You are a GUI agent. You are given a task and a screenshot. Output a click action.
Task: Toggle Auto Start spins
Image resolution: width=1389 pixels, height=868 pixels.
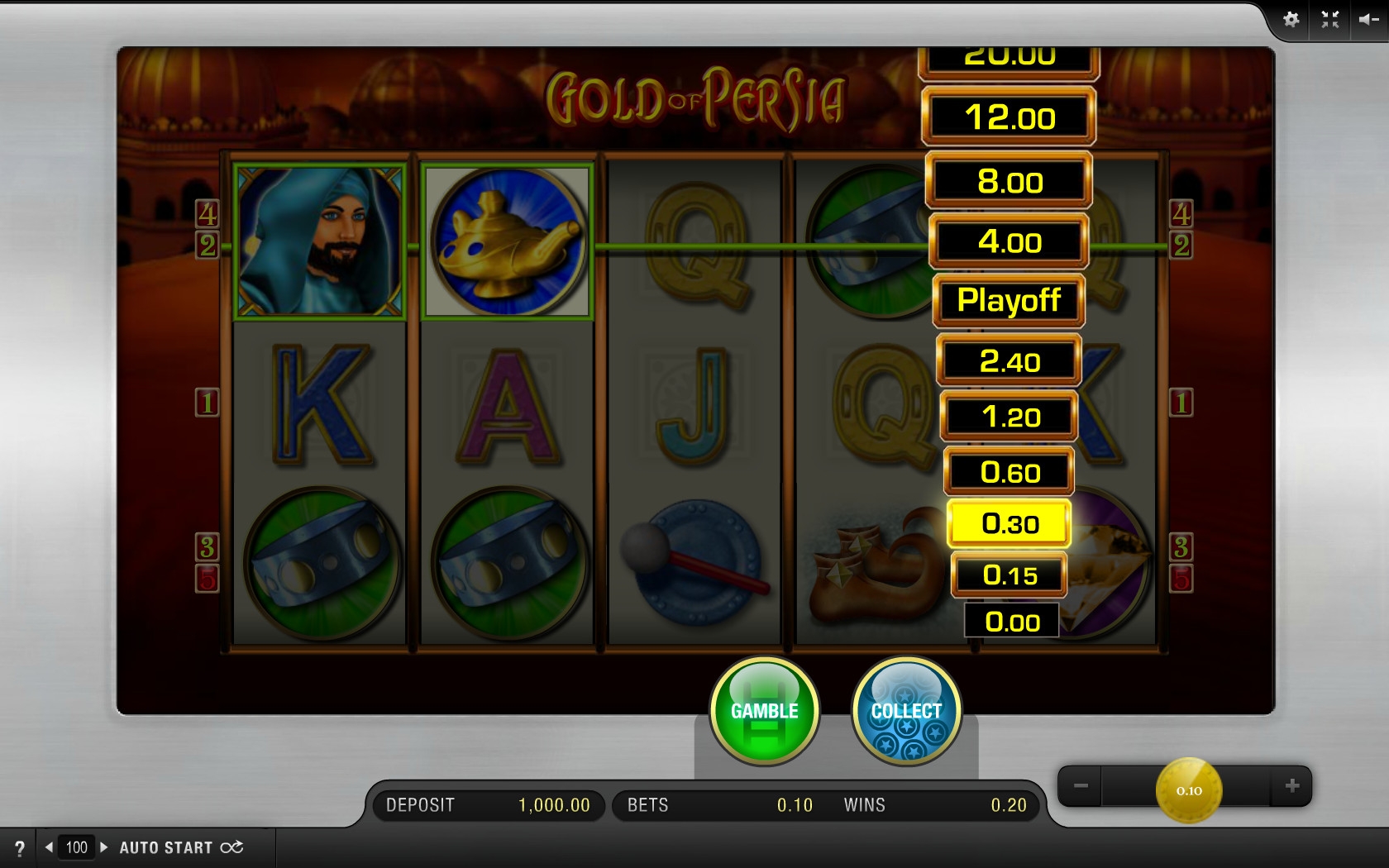click(x=181, y=848)
